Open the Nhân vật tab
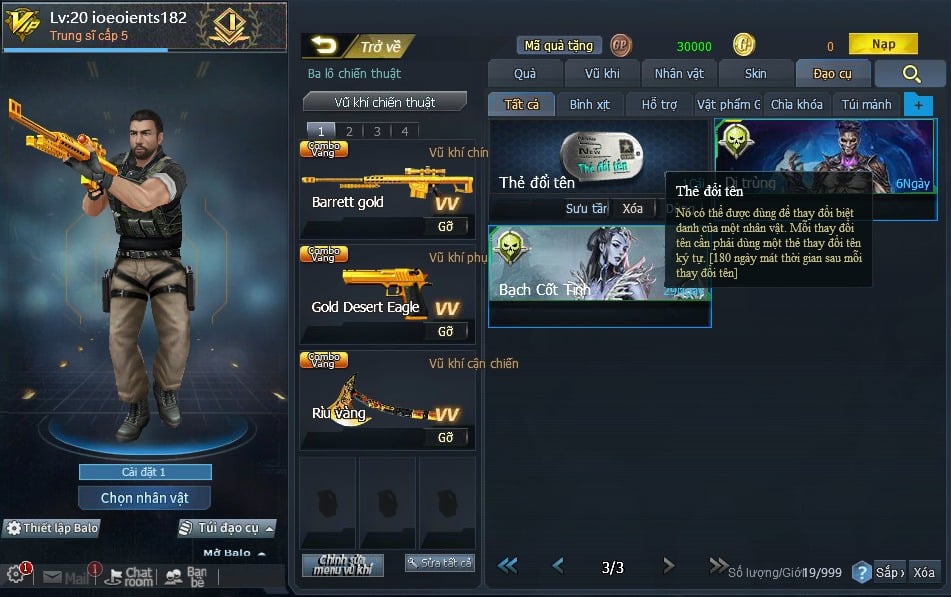 (x=679, y=74)
